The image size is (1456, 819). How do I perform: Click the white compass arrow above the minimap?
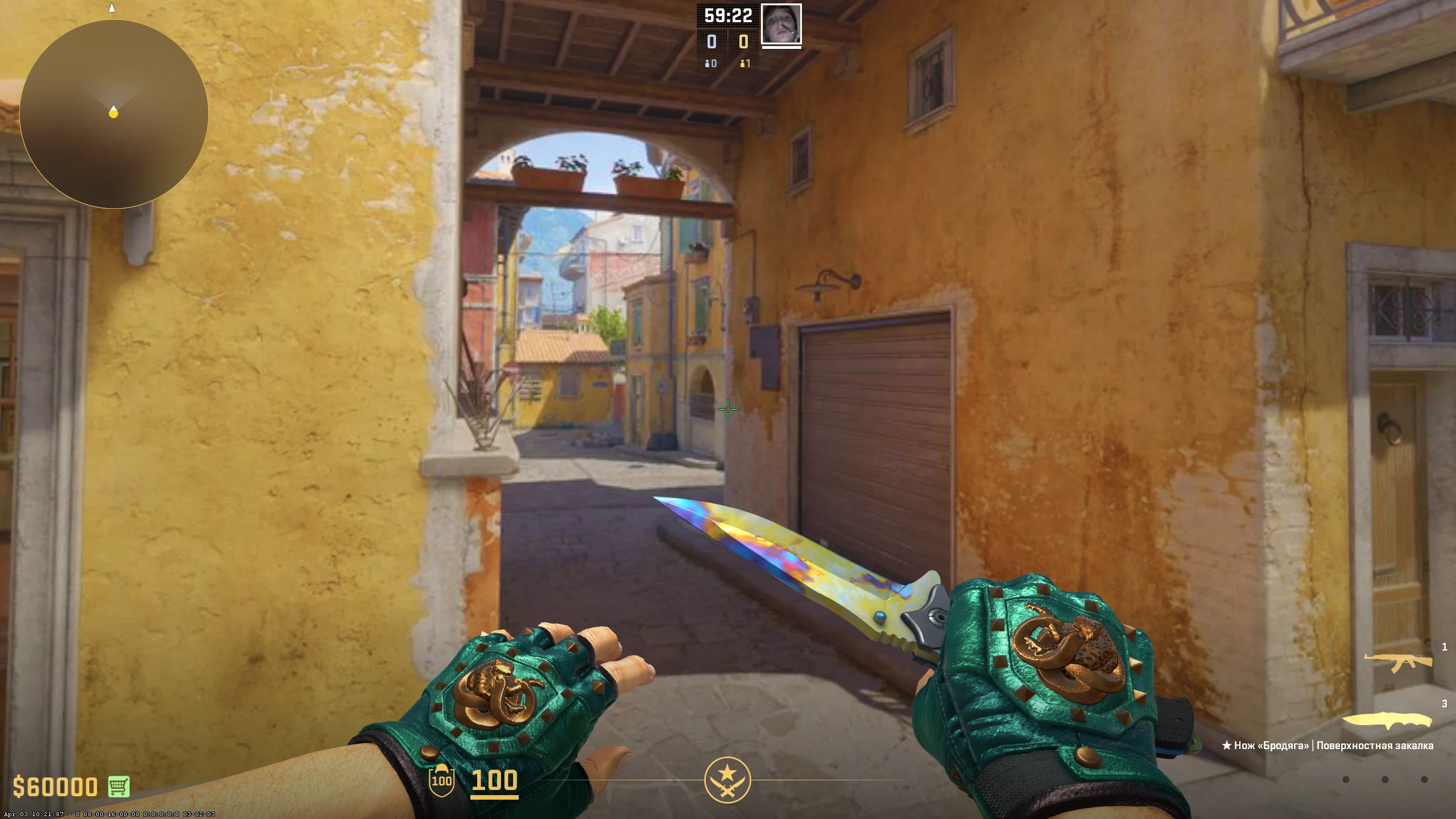tap(111, 8)
